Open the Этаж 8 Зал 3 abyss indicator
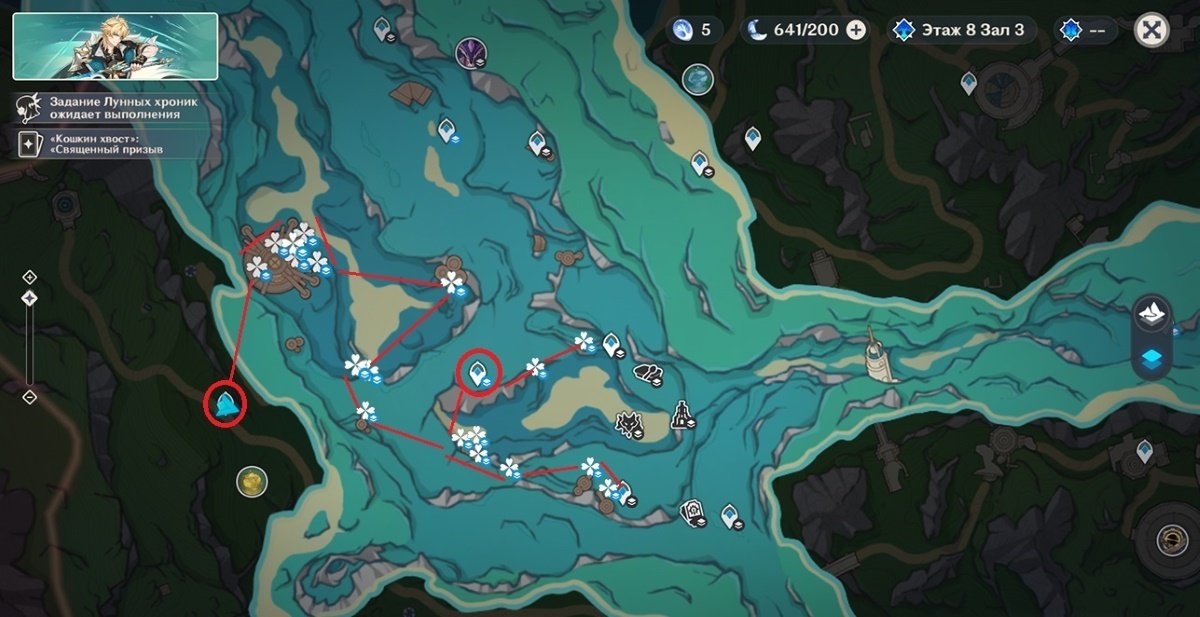1200x617 pixels. point(960,30)
